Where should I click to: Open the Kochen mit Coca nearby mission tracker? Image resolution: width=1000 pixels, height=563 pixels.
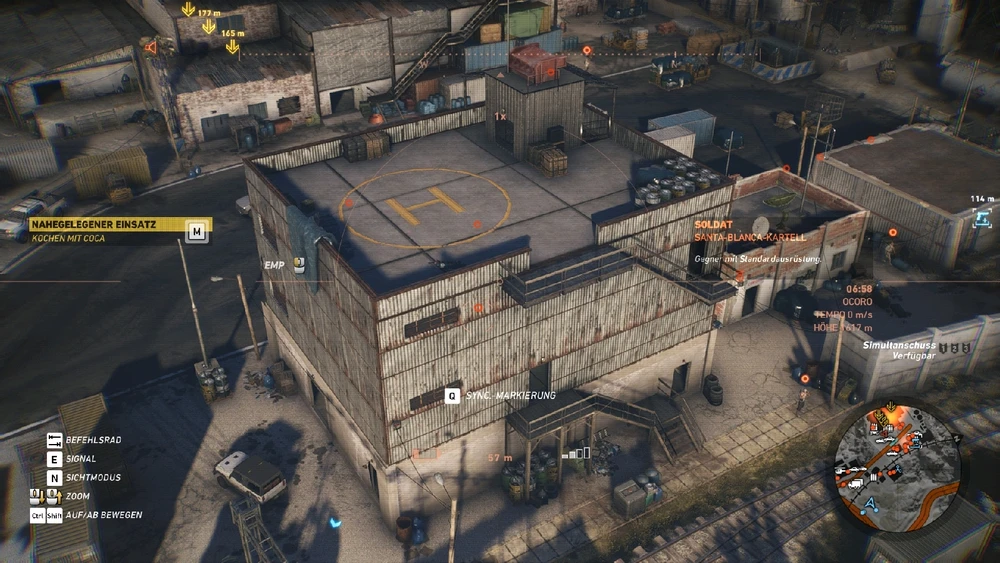point(105,231)
